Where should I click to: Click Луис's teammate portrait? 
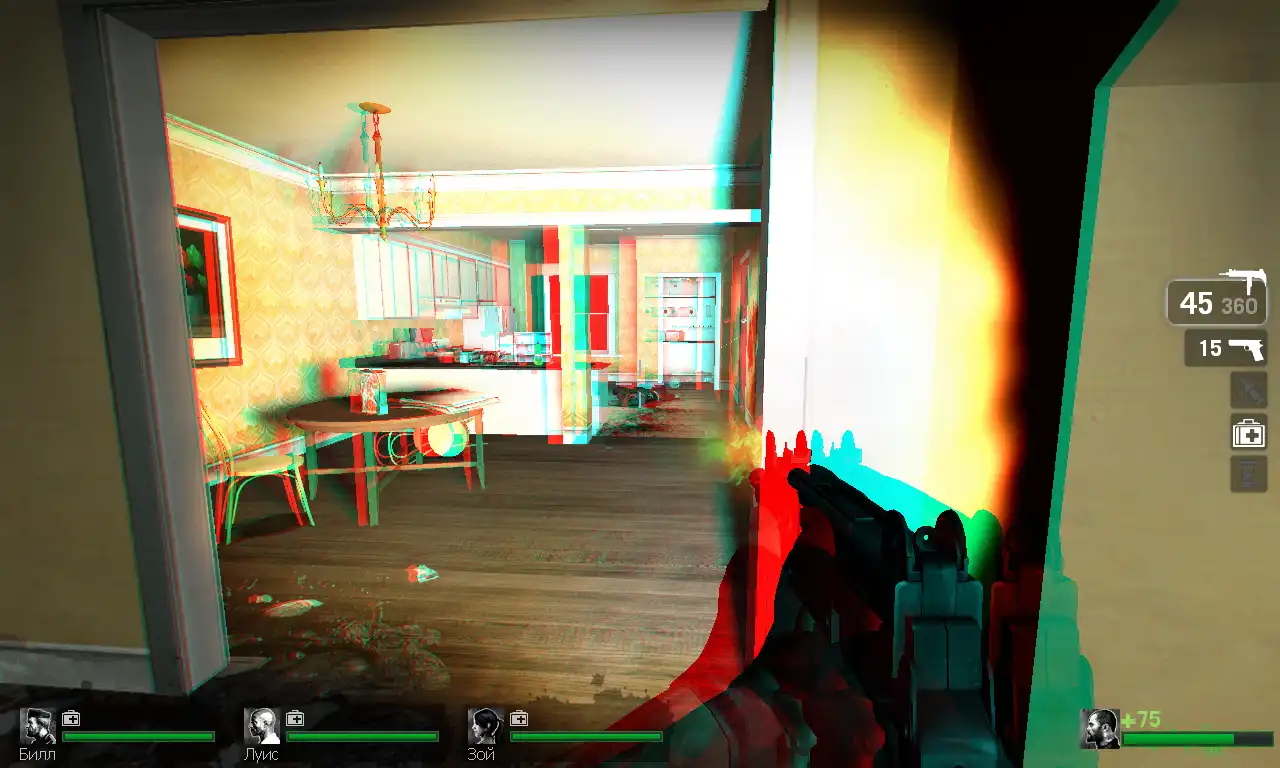pos(263,727)
